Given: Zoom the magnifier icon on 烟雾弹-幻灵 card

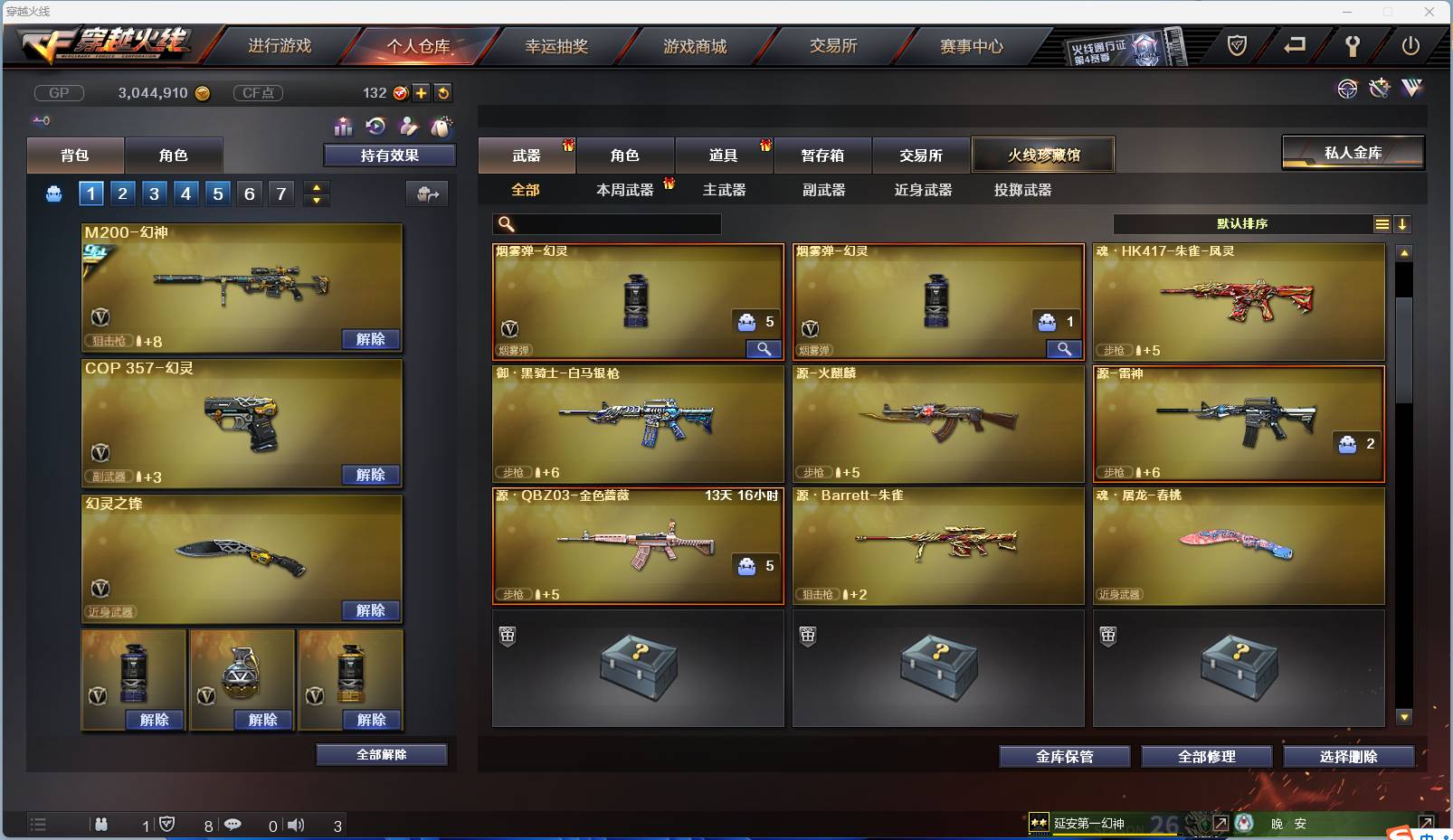Looking at the screenshot, I should (x=764, y=348).
